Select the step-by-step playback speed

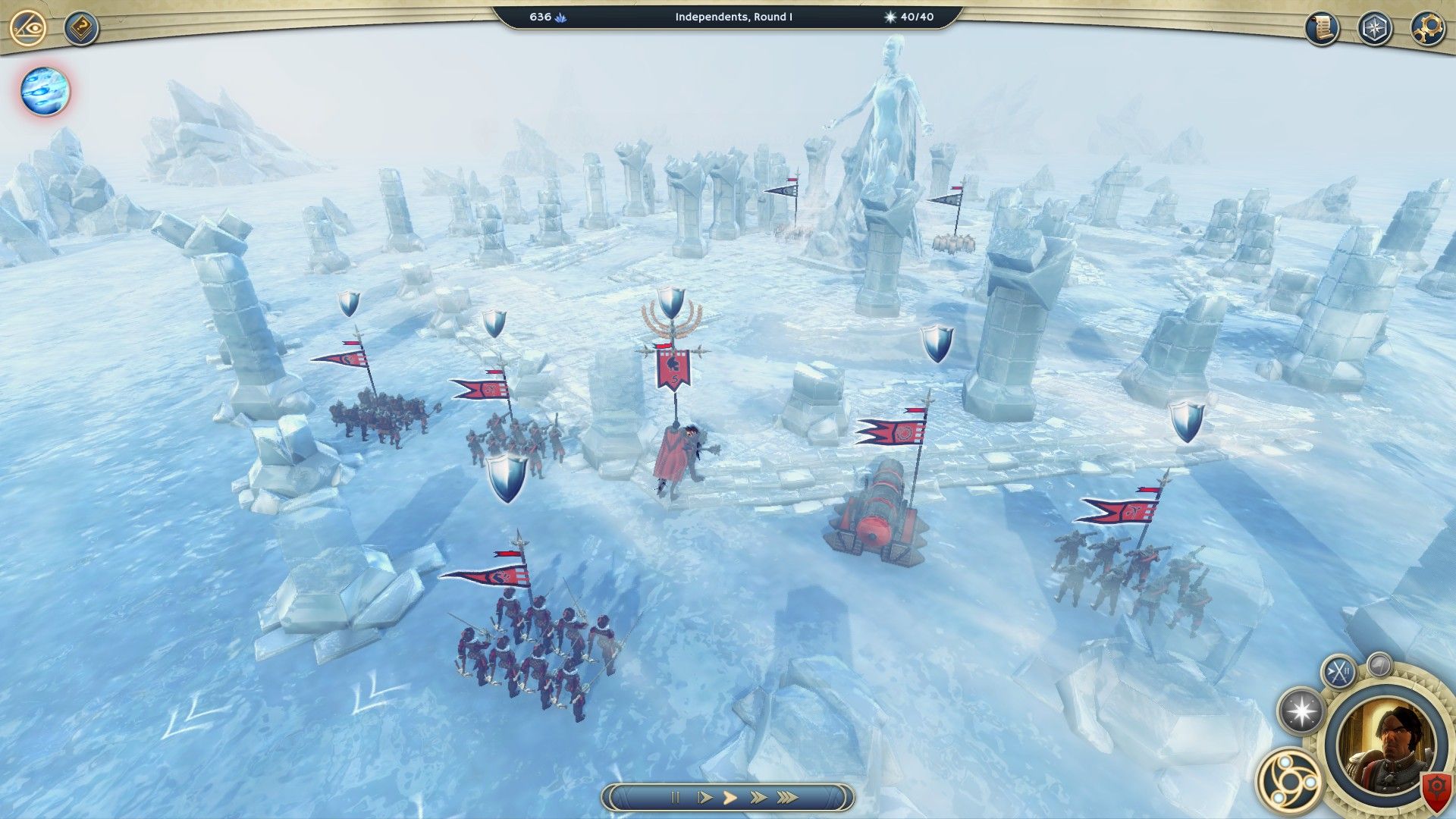click(704, 797)
